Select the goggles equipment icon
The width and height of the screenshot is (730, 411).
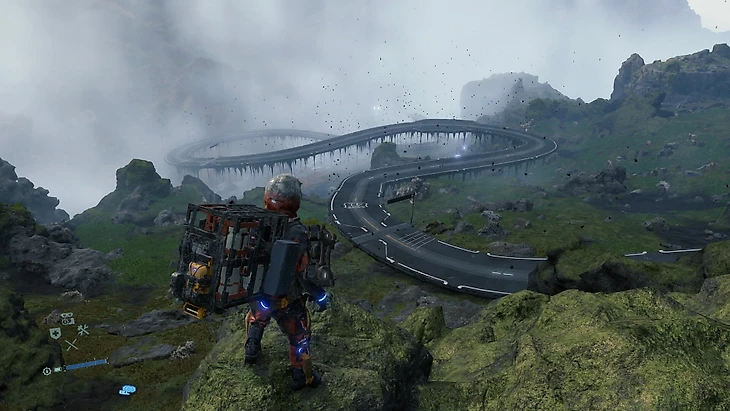pos(67,318)
